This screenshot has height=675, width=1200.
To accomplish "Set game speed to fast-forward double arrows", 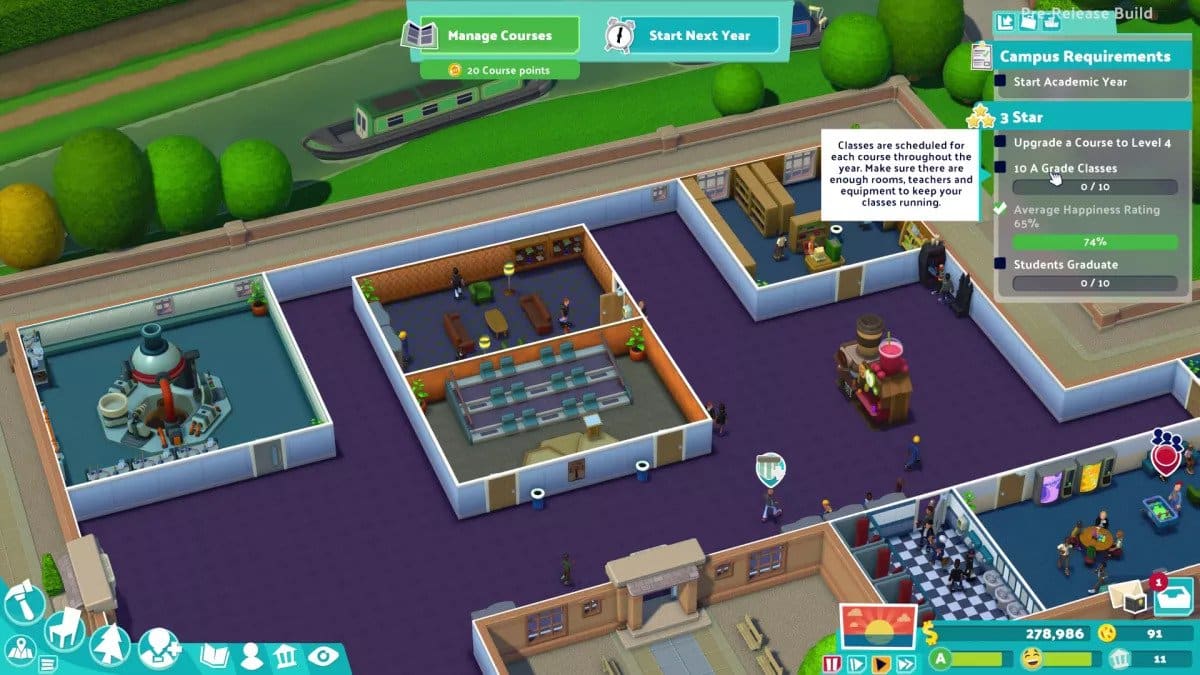I will (907, 663).
